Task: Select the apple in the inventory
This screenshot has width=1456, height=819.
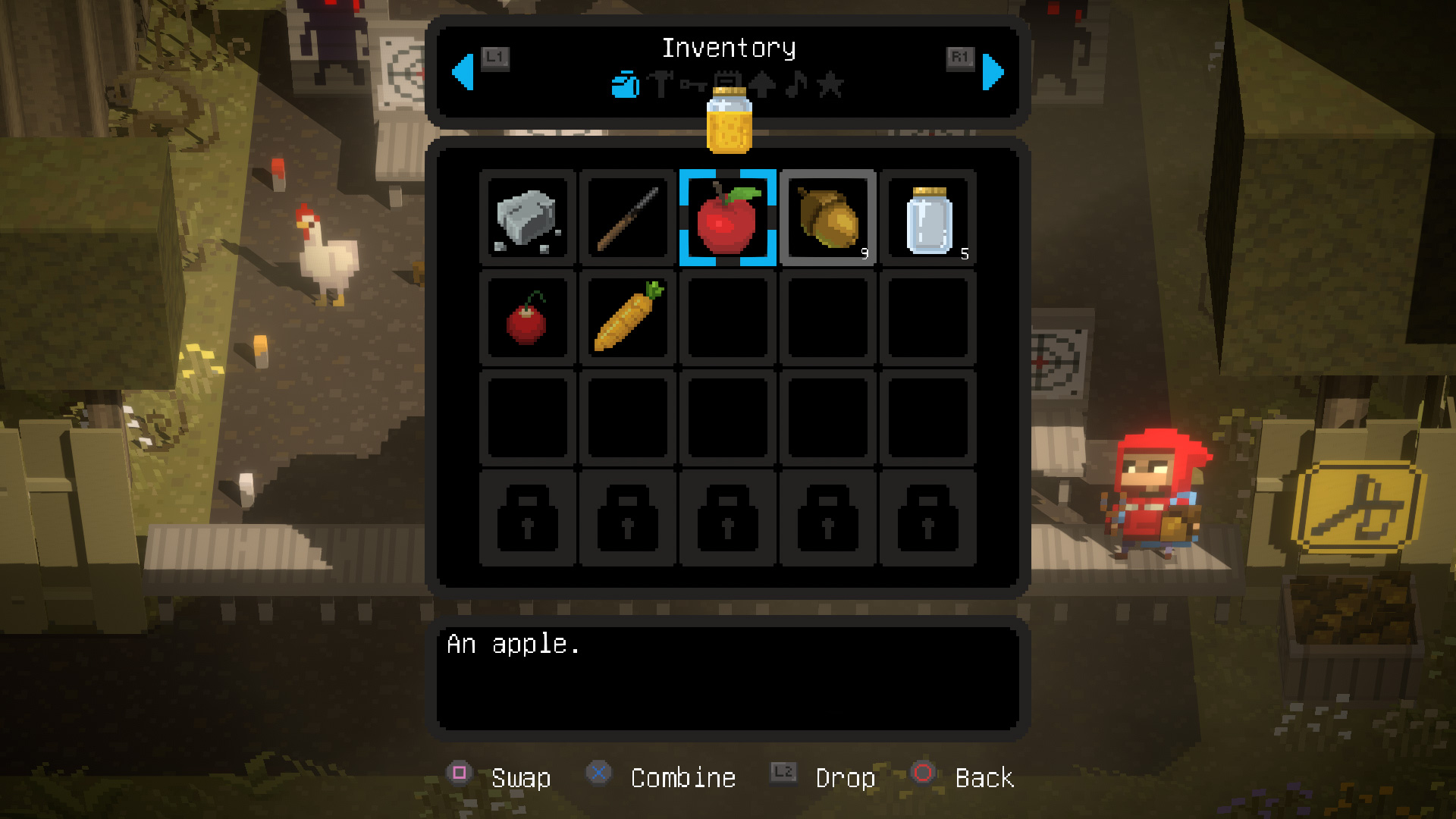Action: (x=727, y=218)
